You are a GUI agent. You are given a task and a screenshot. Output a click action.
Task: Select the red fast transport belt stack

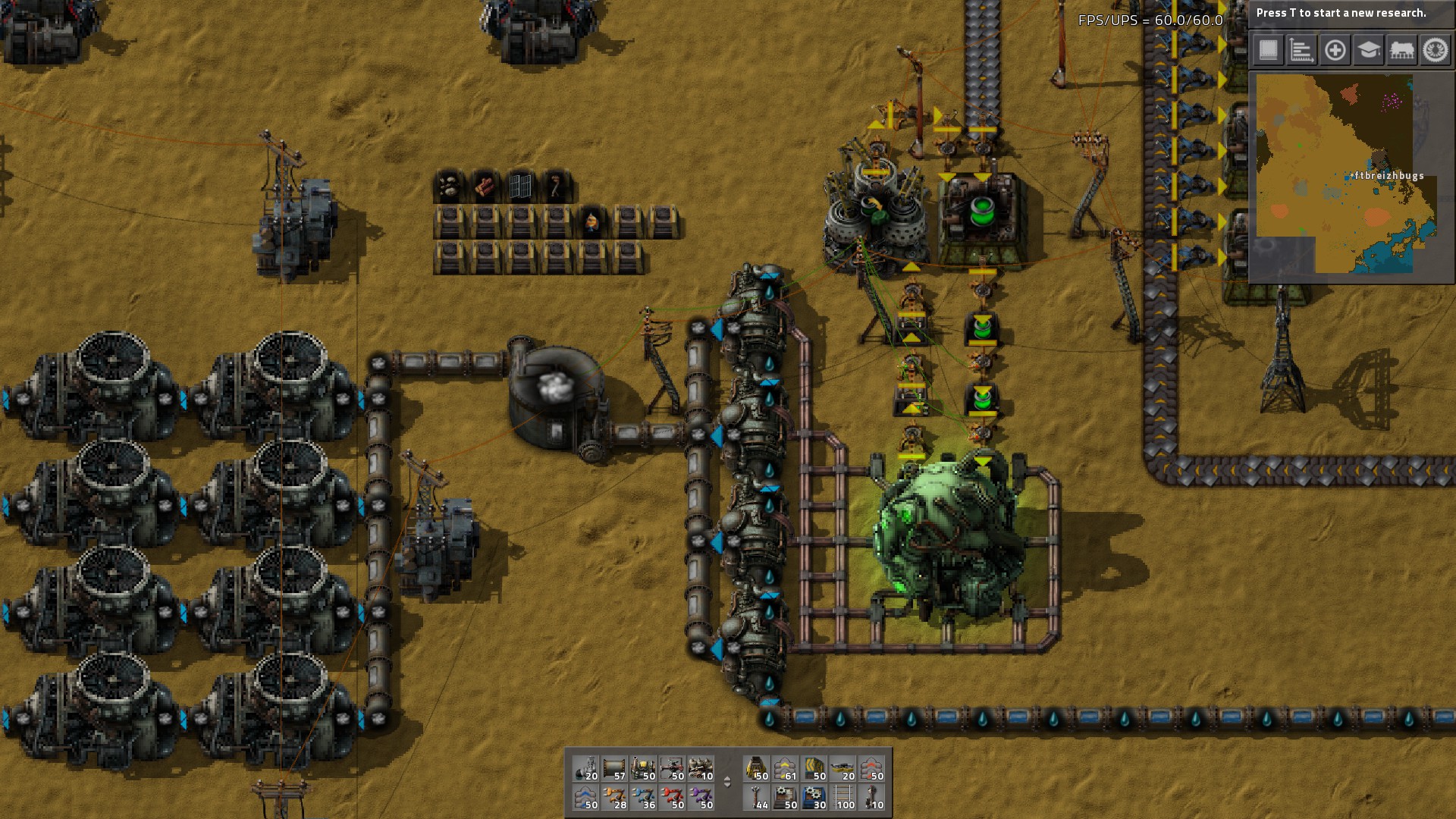[872, 768]
